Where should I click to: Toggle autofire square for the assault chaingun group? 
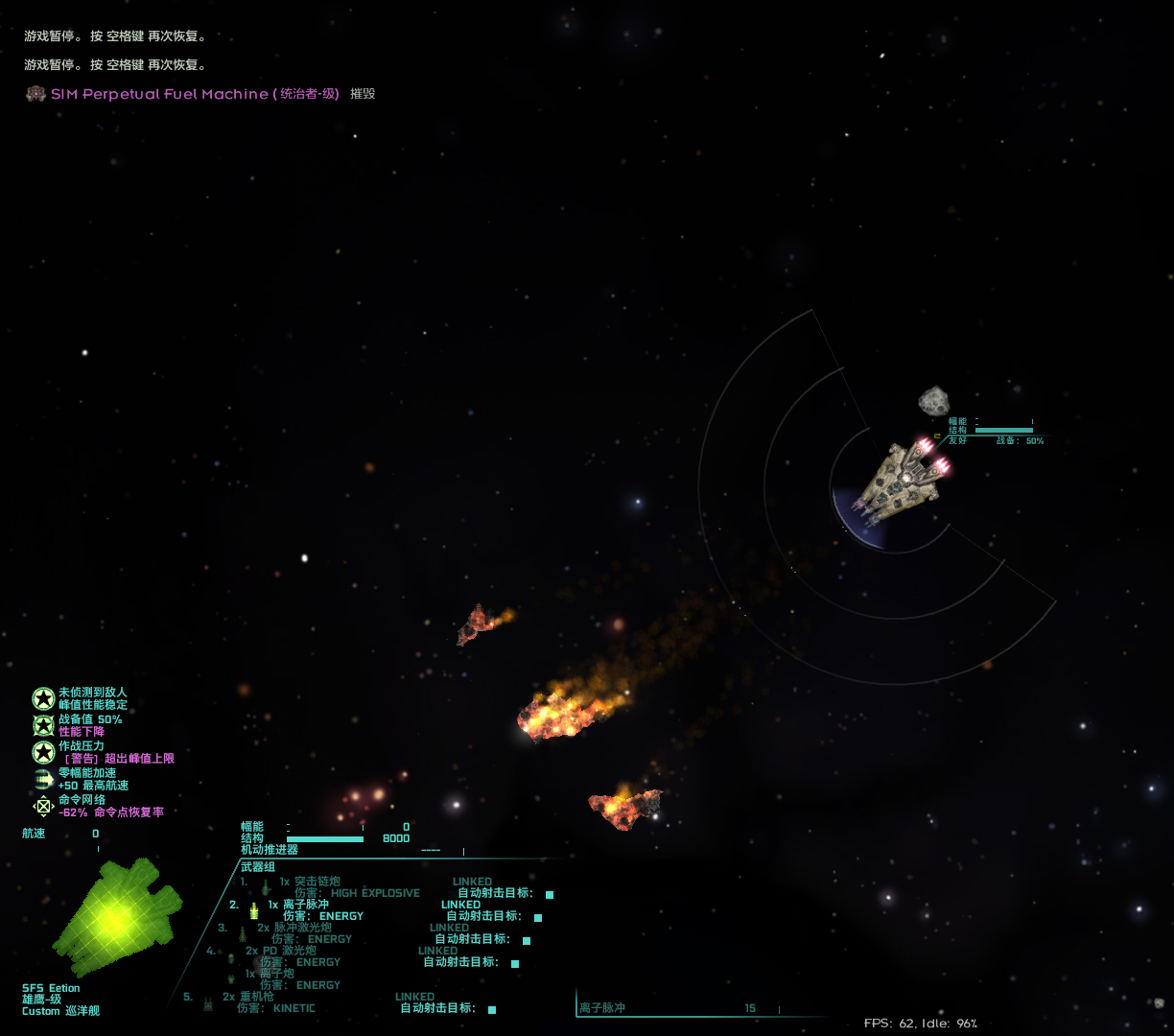pyautogui.click(x=550, y=894)
